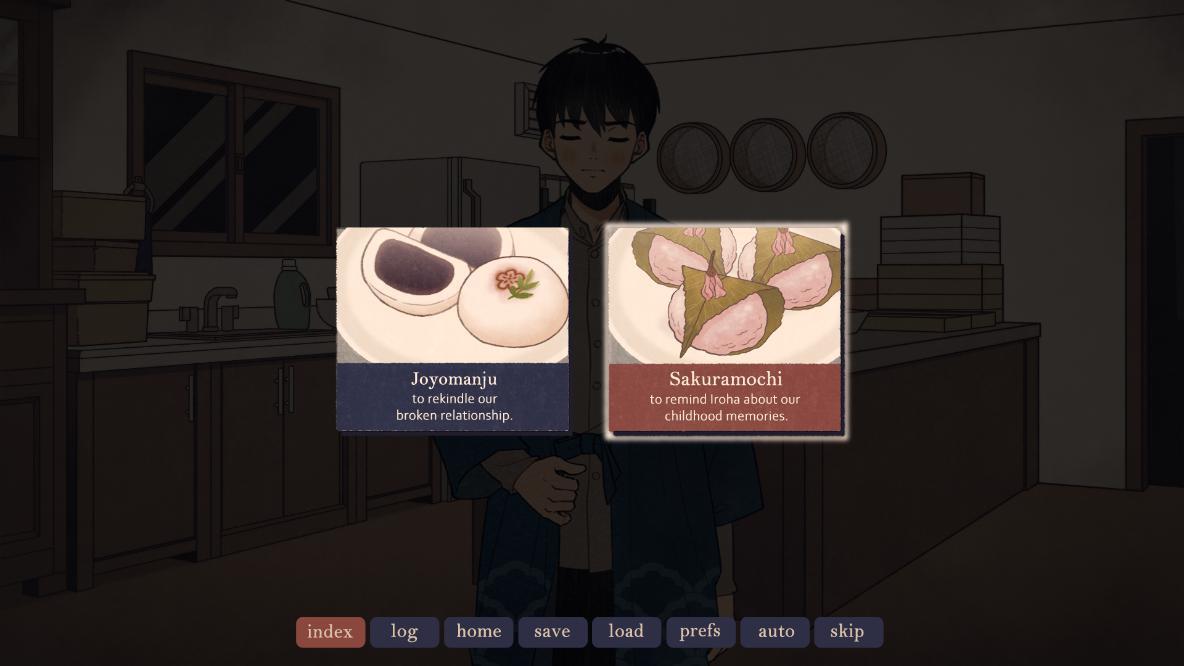Screen dimensions: 1184x666
Task: Open the save menu
Action: coord(552,632)
